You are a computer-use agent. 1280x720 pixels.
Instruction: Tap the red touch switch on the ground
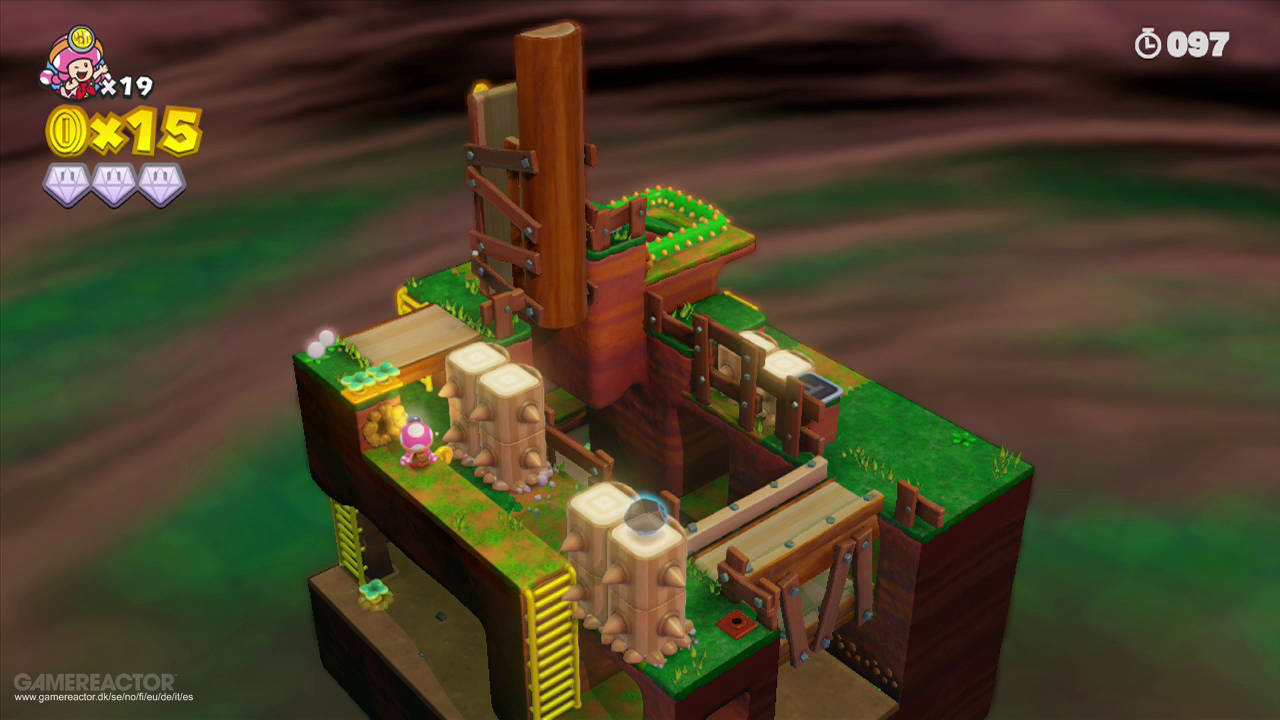[736, 625]
